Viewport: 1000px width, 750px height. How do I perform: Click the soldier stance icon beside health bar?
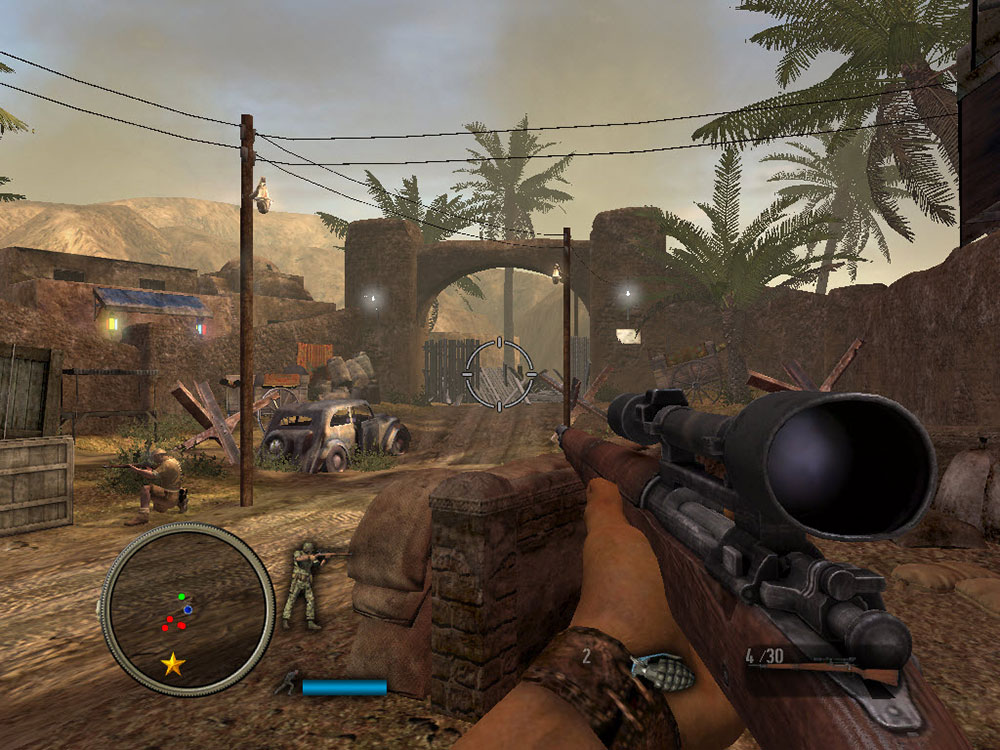tap(287, 683)
